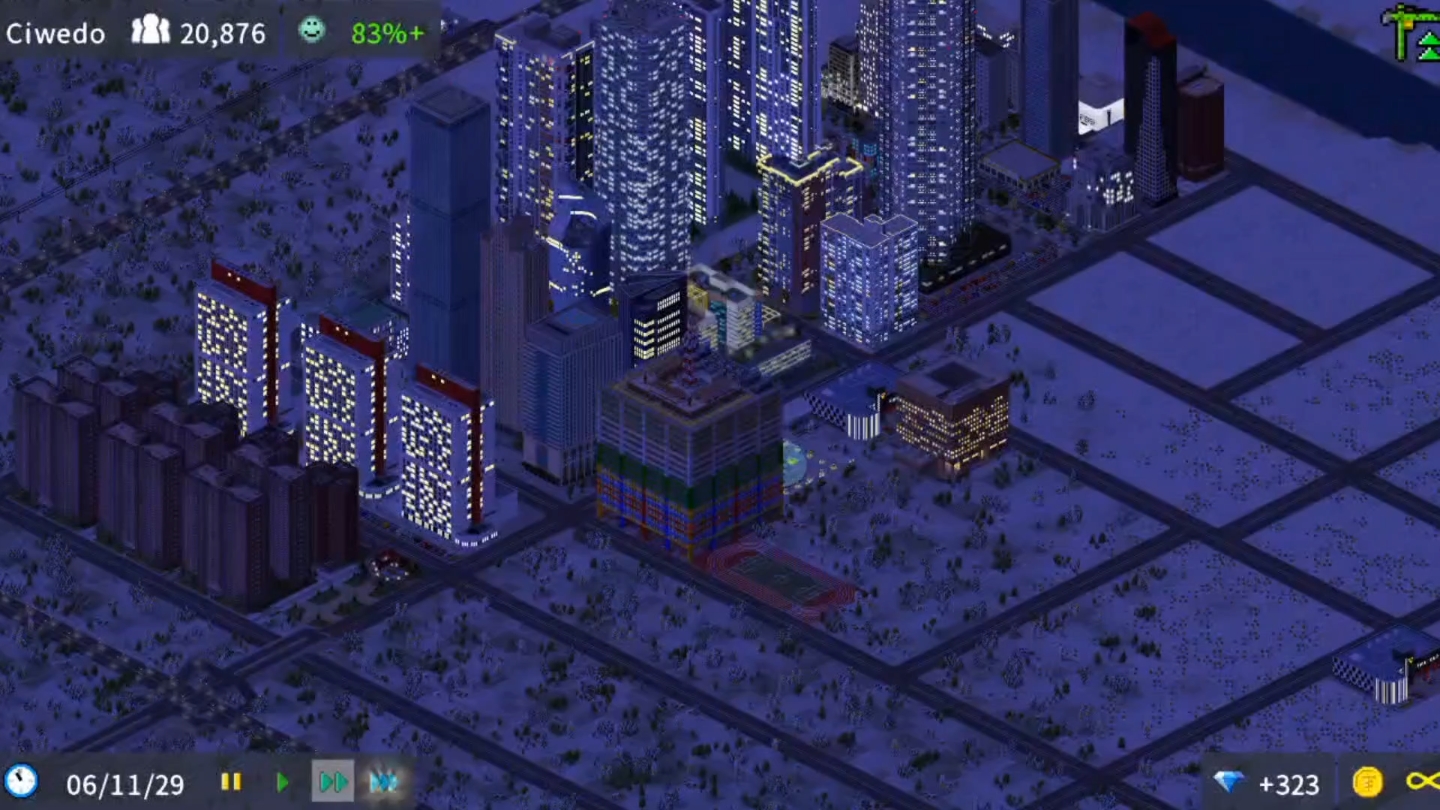Open the happiness smiley rating panel
Viewport: 1440px width, 810px height.
click(x=312, y=30)
